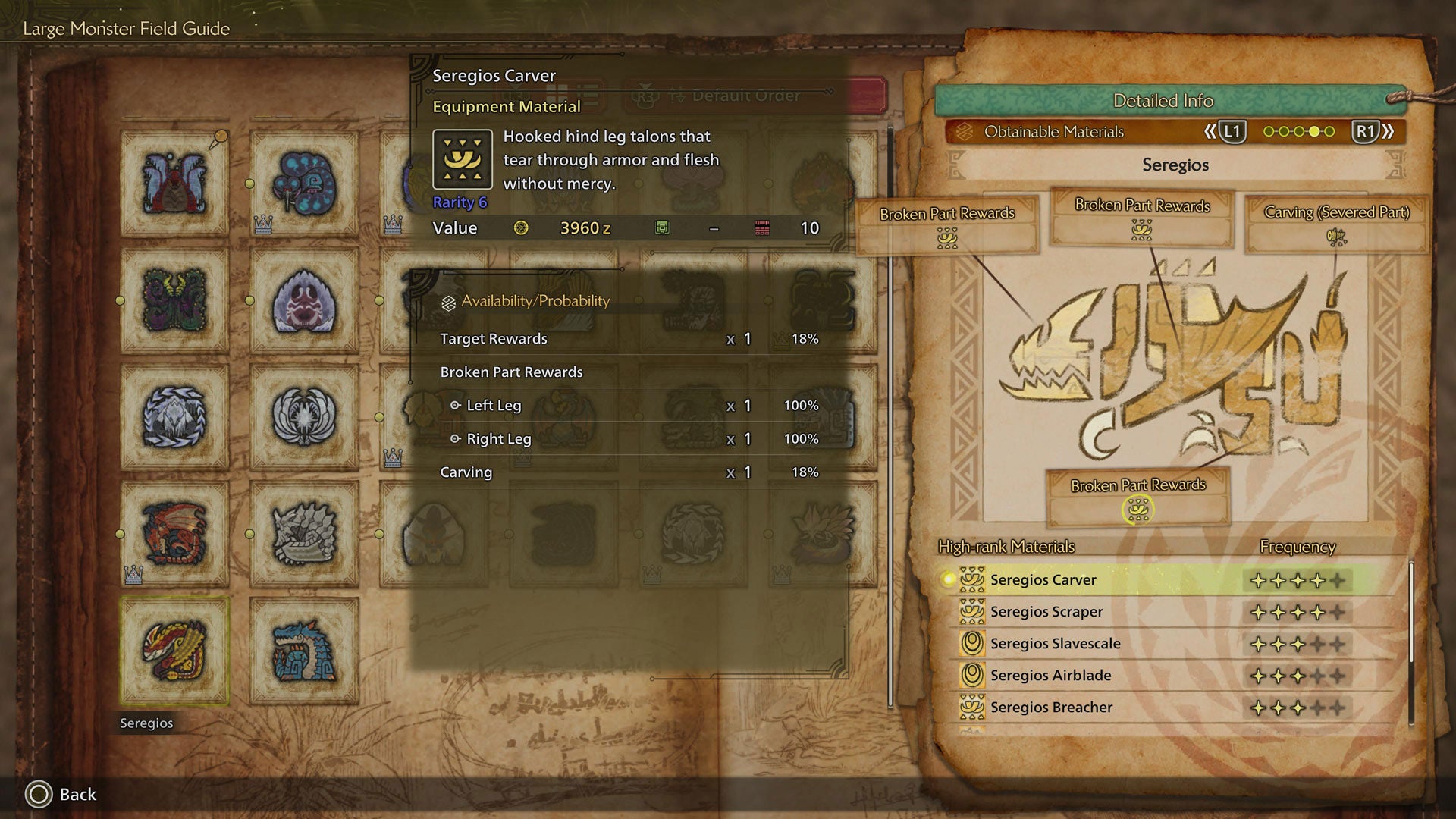The width and height of the screenshot is (1456, 819).
Task: Click the Obtainable Materials icon in the header bar
Action: (965, 131)
